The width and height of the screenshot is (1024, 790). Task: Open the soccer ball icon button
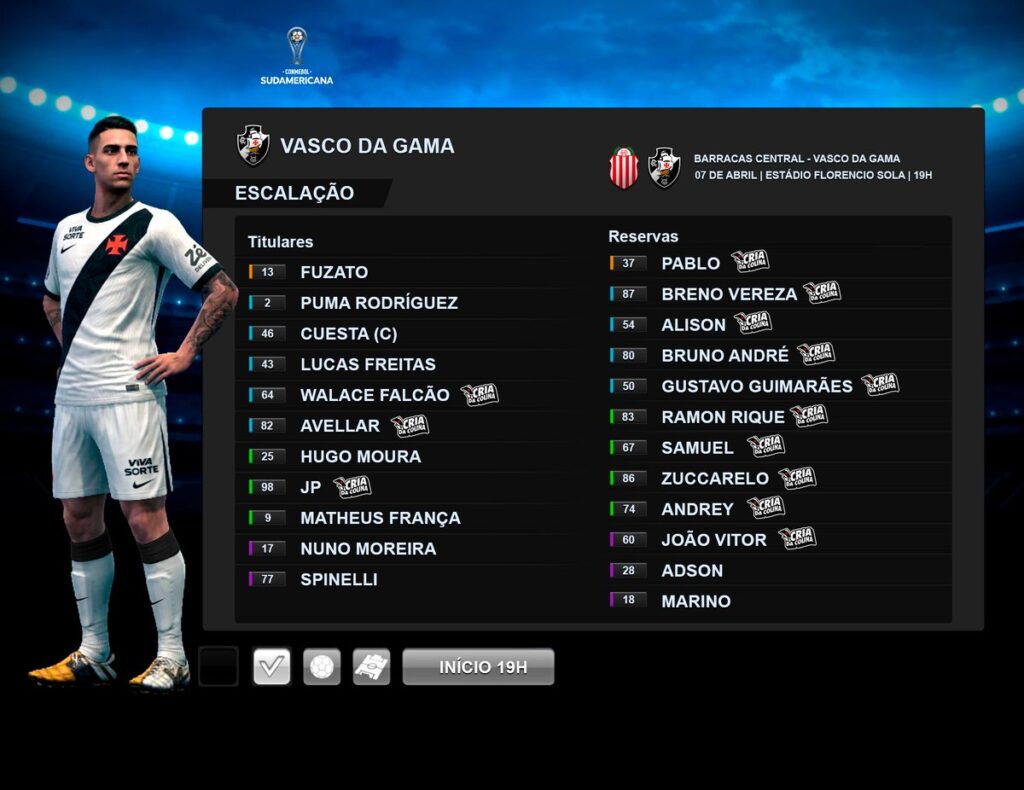(x=322, y=667)
